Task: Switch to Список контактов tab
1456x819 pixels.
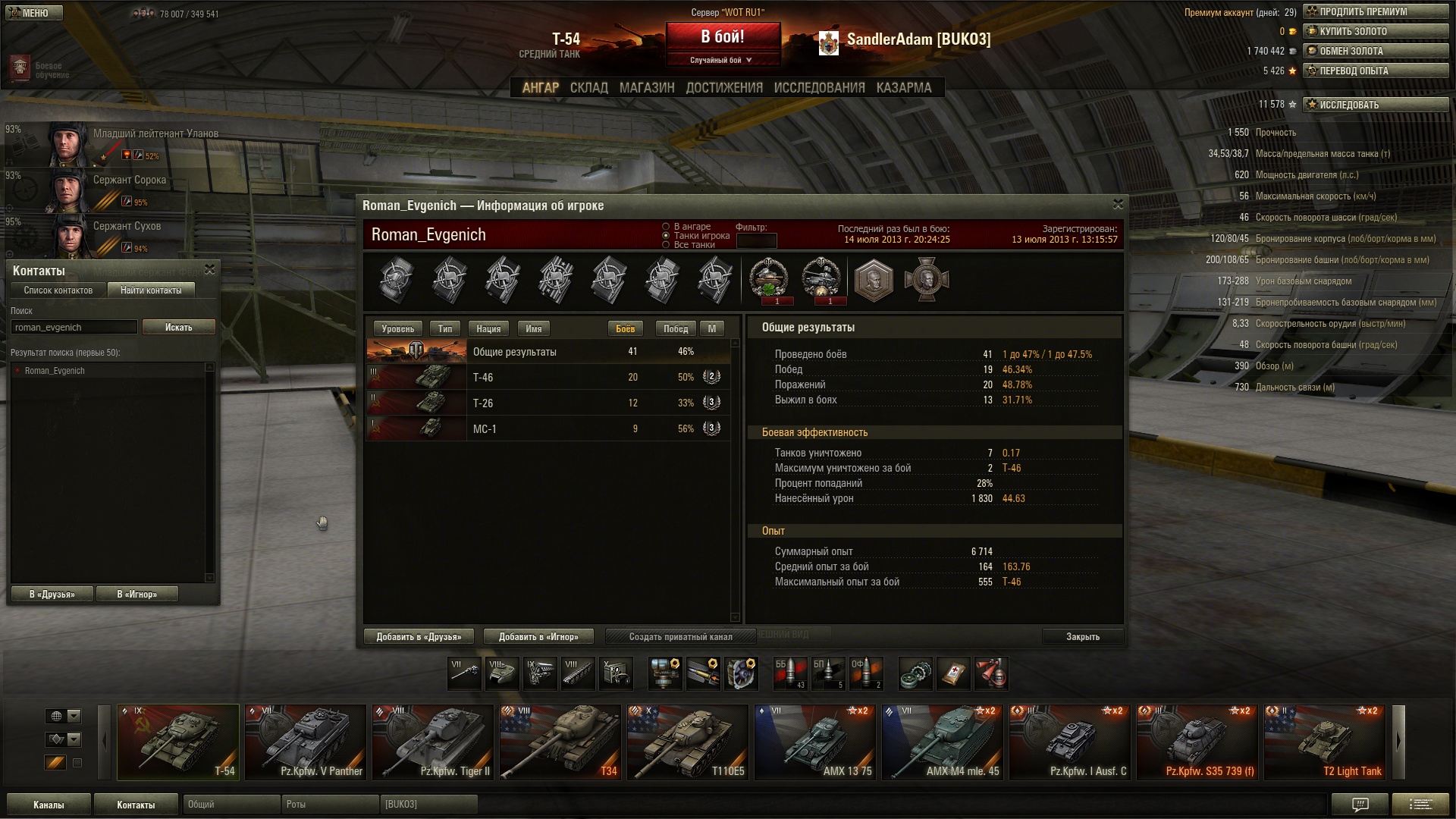Action: point(58,290)
